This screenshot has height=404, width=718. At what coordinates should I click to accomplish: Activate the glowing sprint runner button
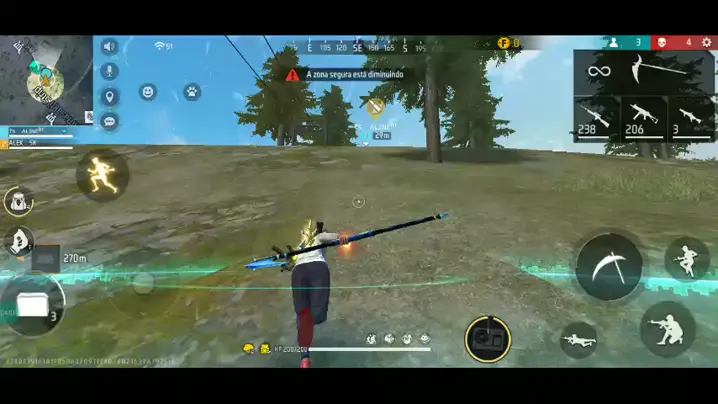coord(102,174)
